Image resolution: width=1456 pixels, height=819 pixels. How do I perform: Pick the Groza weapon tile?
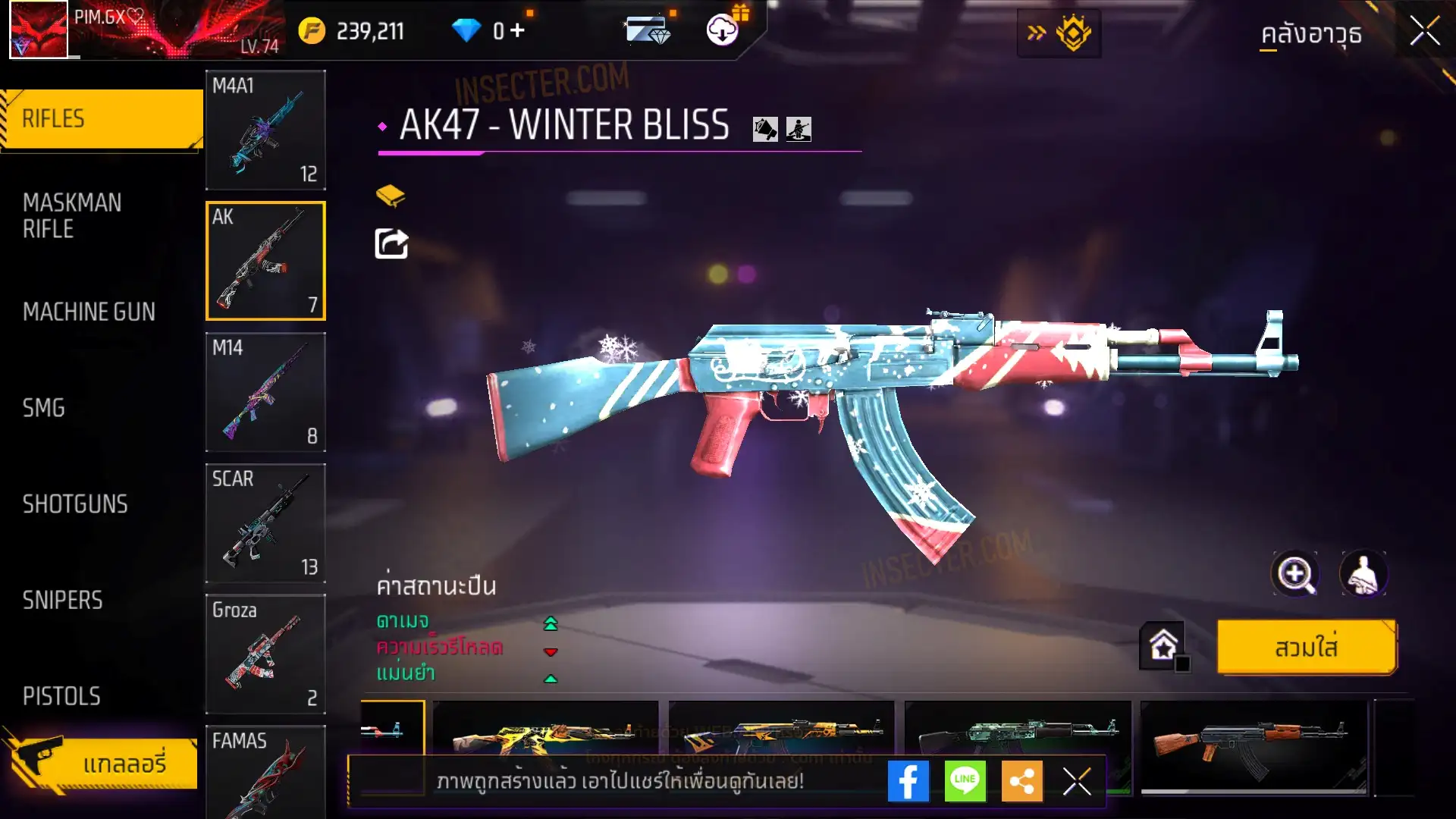265,654
